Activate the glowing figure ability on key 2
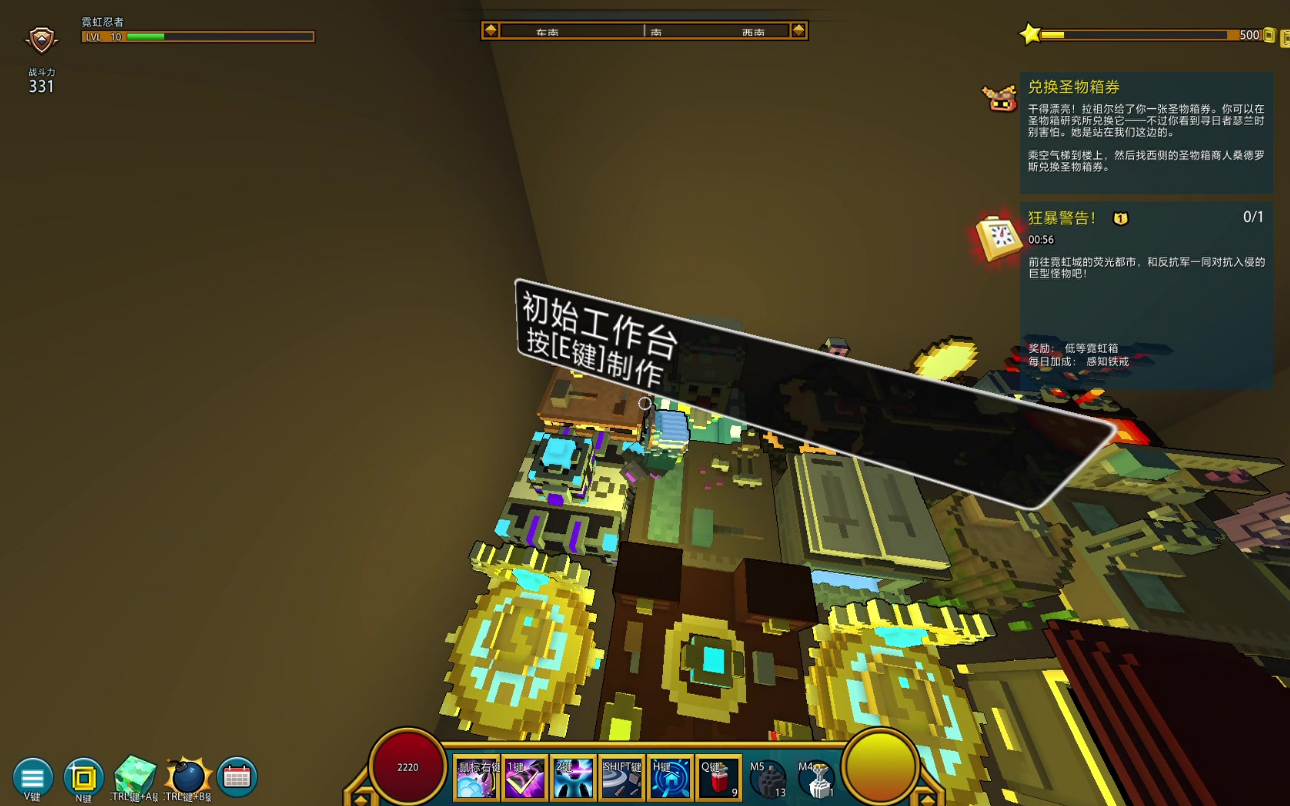Screen dimensions: 1290x806 pyautogui.click(x=573, y=778)
